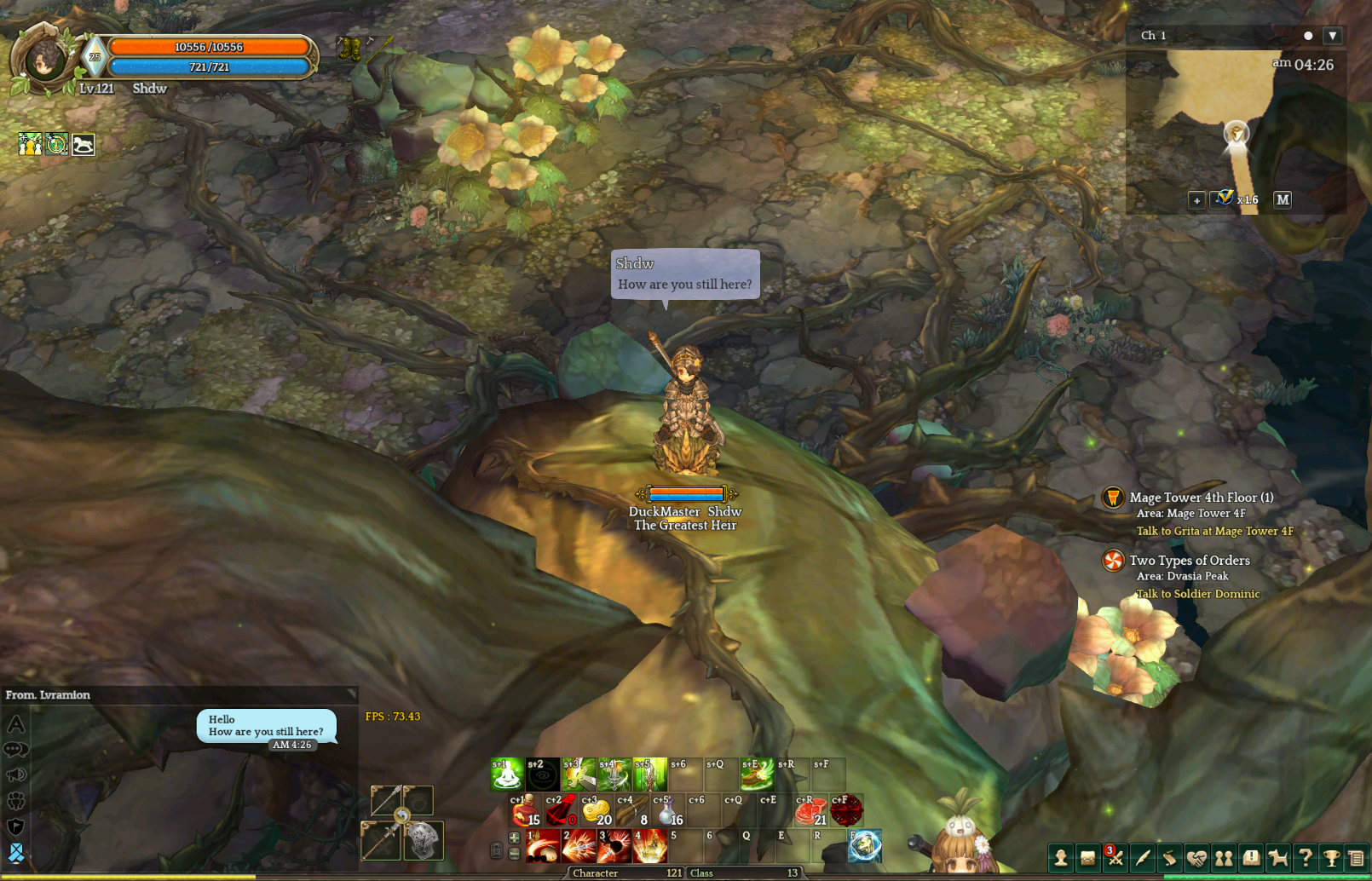
Task: Select the Two Types of Orders quest
Action: coord(1190,561)
